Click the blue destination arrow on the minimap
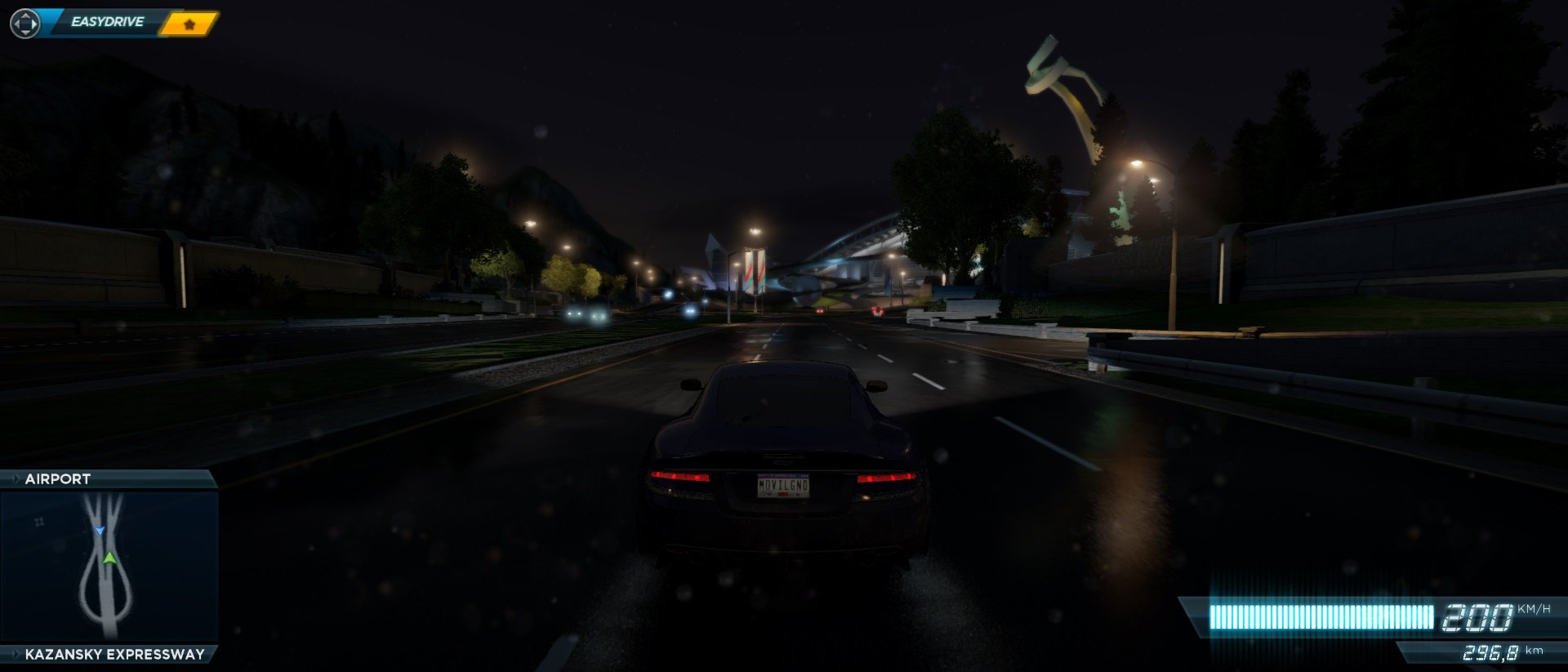The image size is (1568, 672). point(100,529)
